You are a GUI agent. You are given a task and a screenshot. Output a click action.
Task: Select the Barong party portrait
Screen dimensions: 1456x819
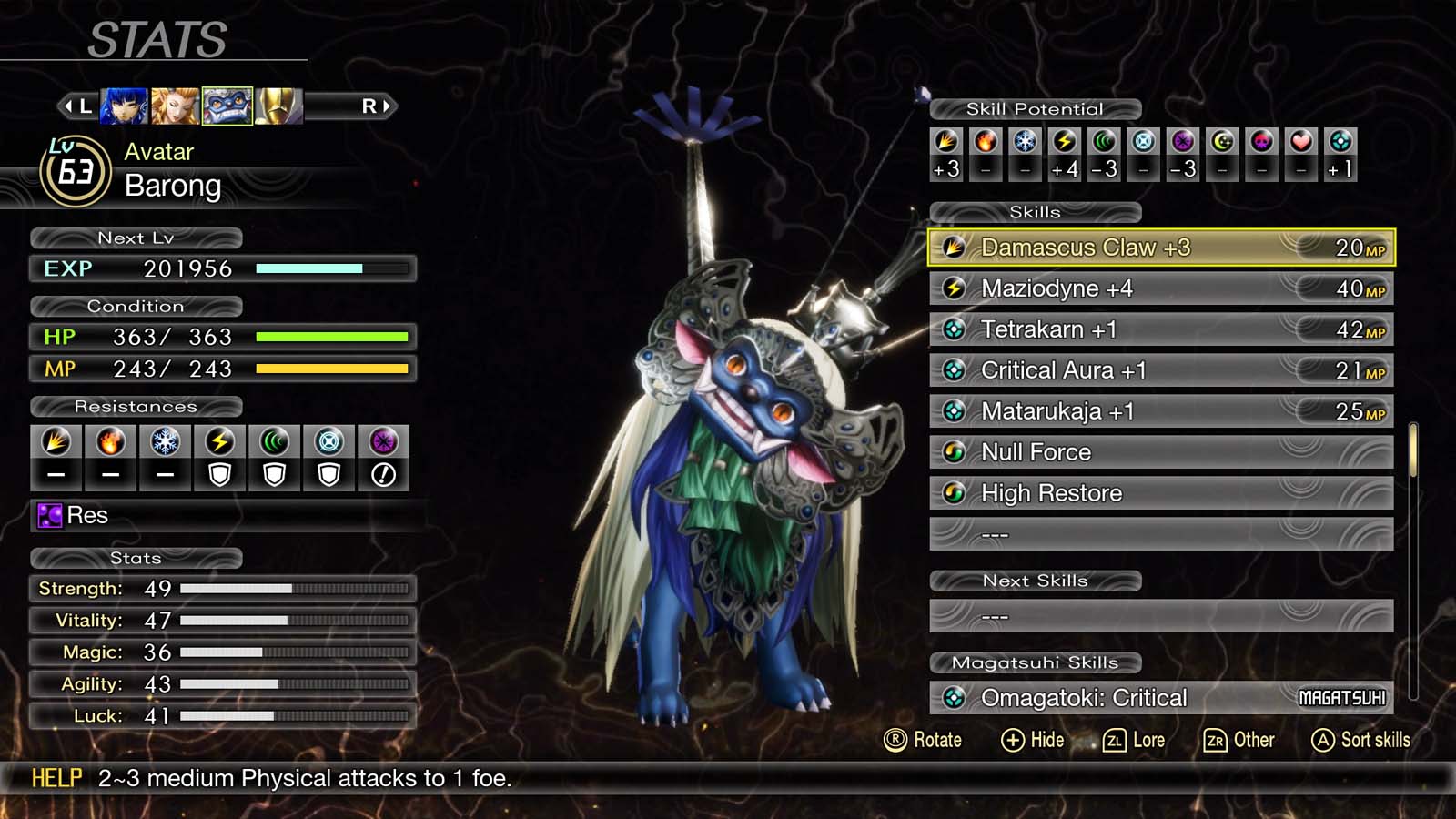pos(227,106)
